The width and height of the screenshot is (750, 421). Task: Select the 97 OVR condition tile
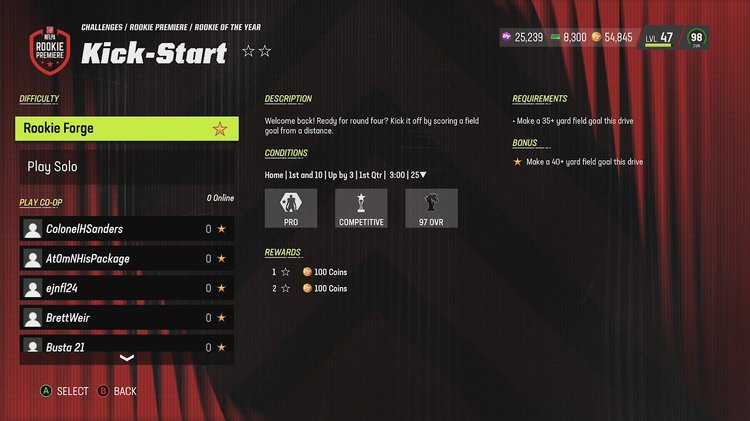431,209
